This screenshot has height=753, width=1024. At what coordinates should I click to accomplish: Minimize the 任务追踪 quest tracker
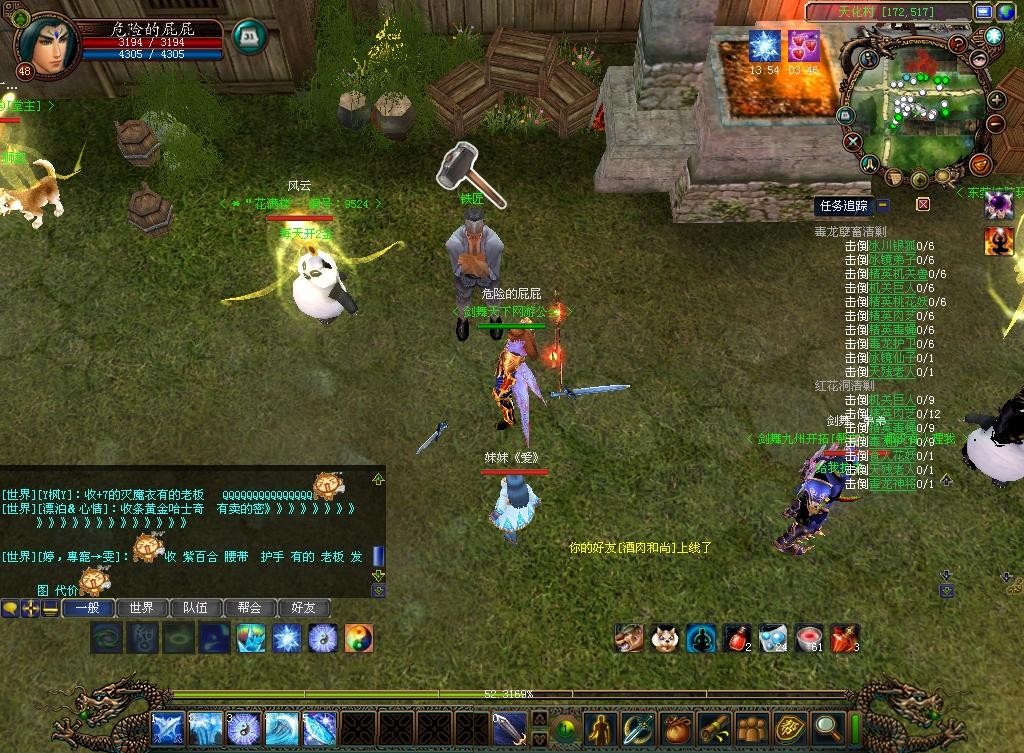[883, 205]
